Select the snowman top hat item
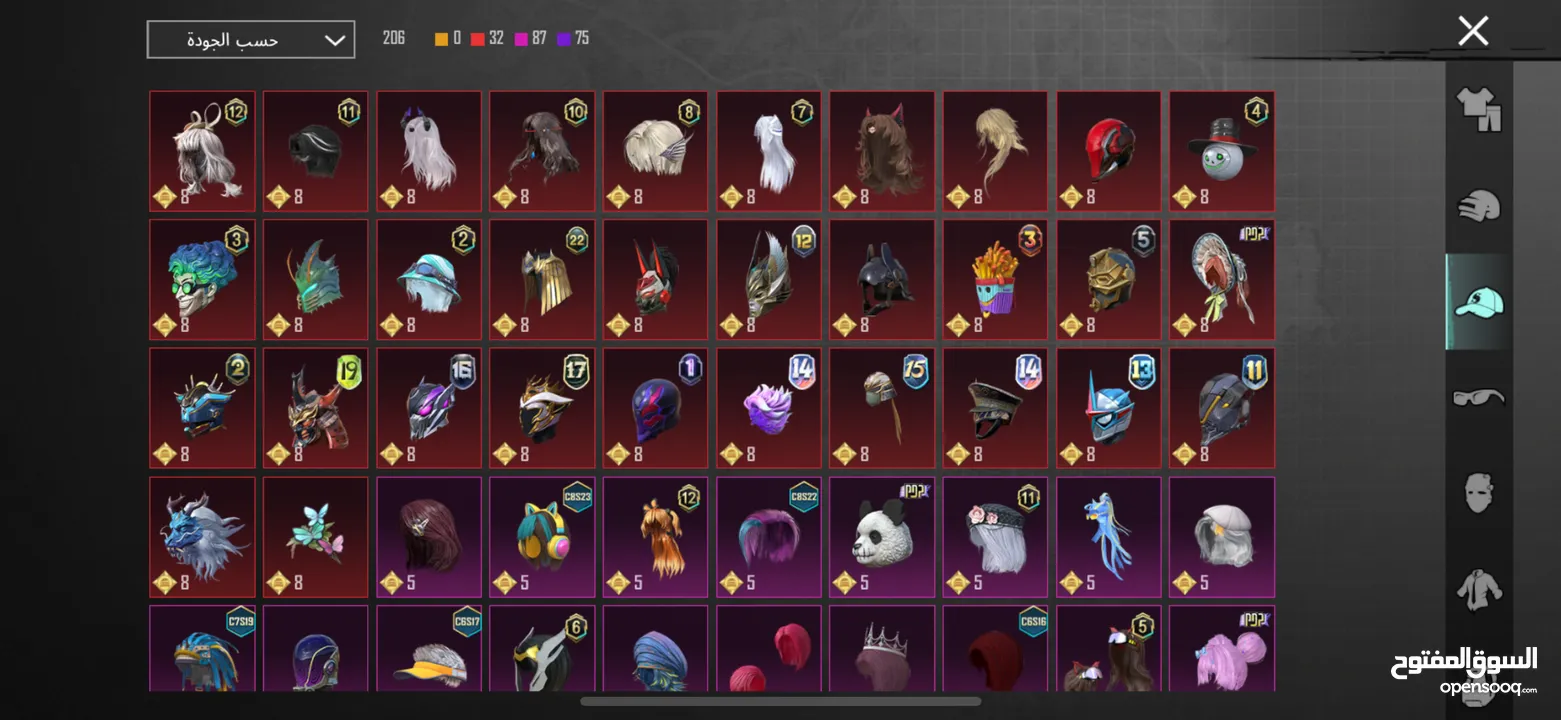 tap(1221, 151)
